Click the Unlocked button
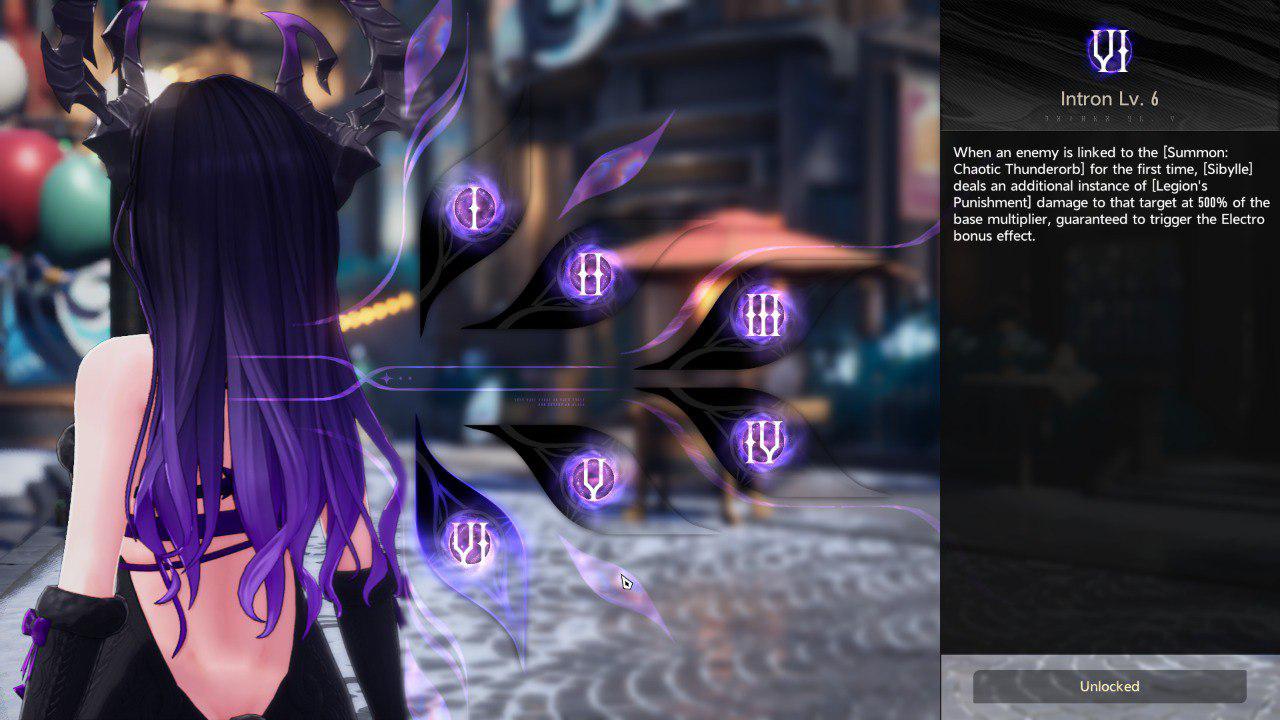The height and width of the screenshot is (720, 1280). click(1109, 686)
